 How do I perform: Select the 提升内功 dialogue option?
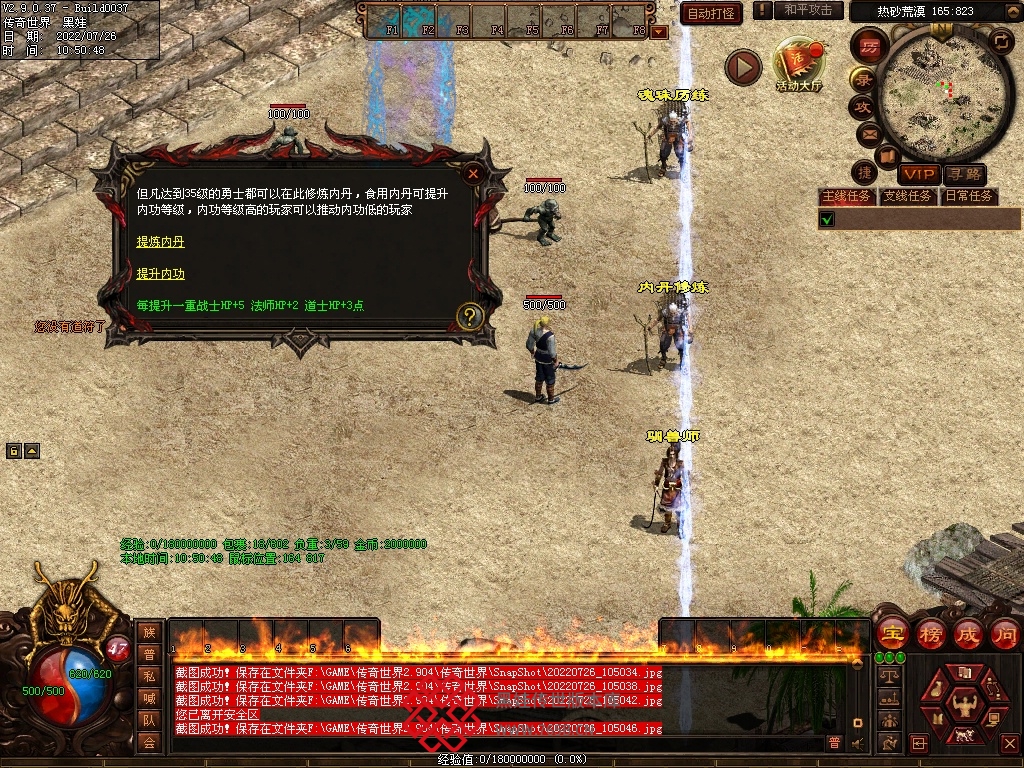(160, 273)
